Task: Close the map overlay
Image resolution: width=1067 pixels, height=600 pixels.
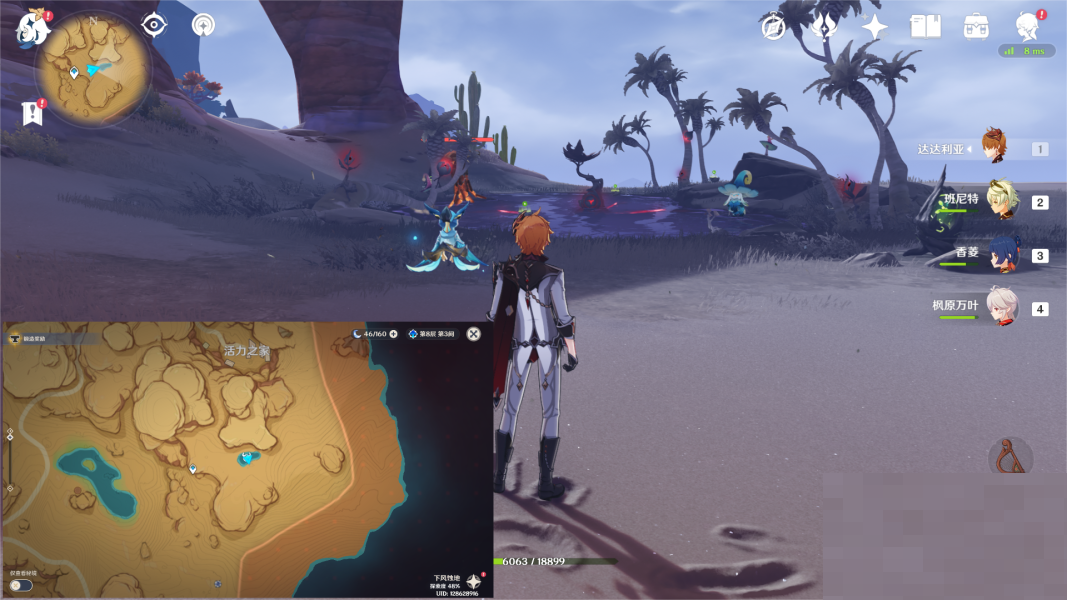Action: point(474,334)
